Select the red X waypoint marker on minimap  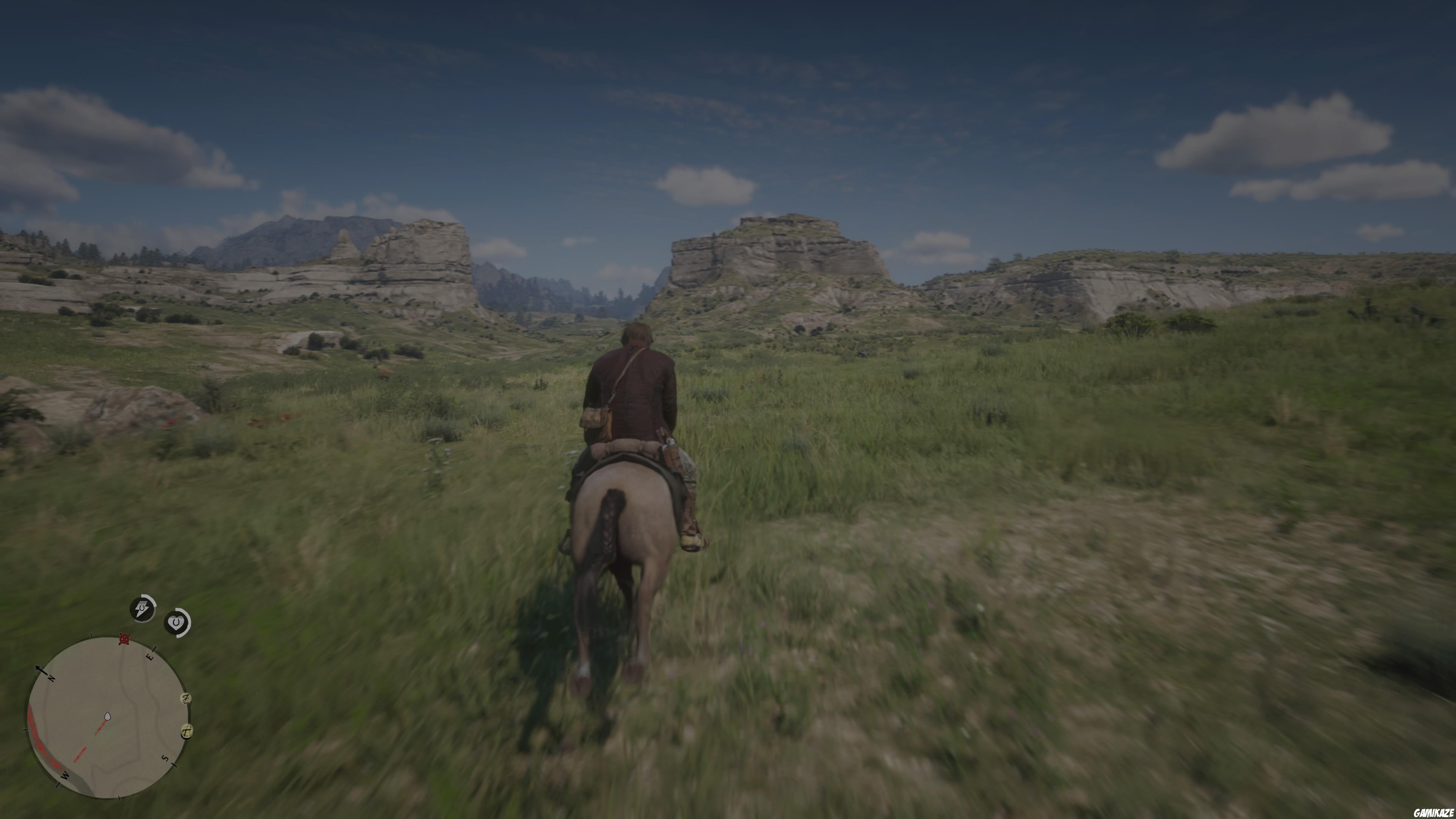pyautogui.click(x=124, y=639)
